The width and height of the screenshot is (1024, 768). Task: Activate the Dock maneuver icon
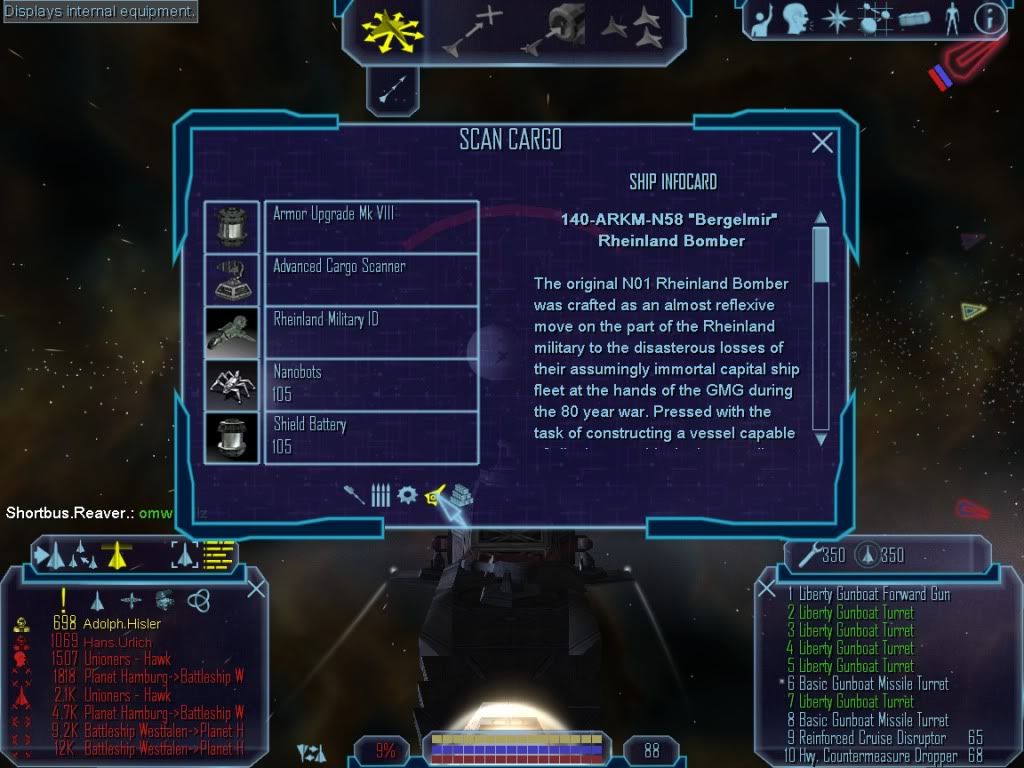click(x=557, y=29)
